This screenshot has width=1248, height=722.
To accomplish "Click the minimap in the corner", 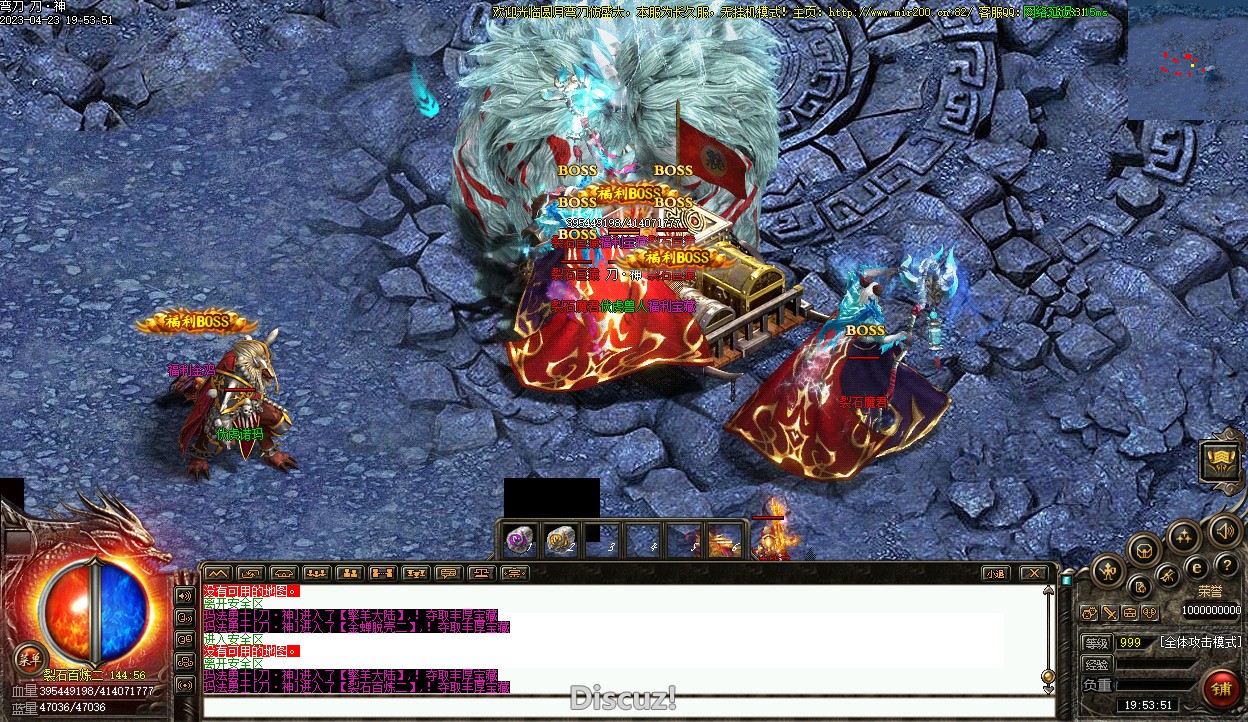I will pyautogui.click(x=1187, y=61).
